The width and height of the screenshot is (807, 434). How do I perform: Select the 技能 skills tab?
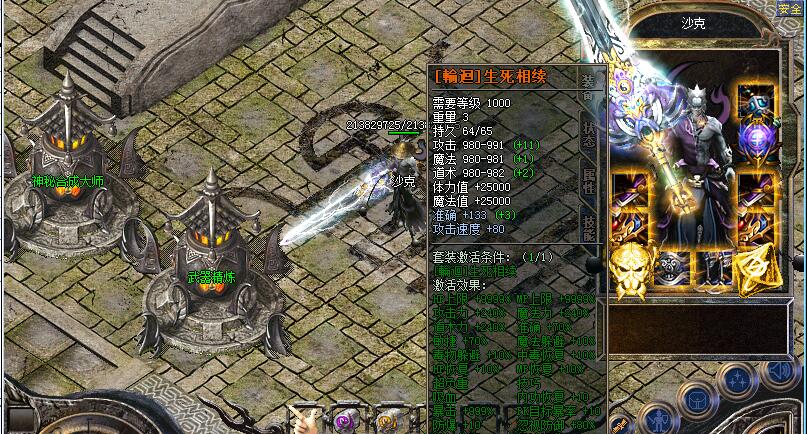pos(588,228)
